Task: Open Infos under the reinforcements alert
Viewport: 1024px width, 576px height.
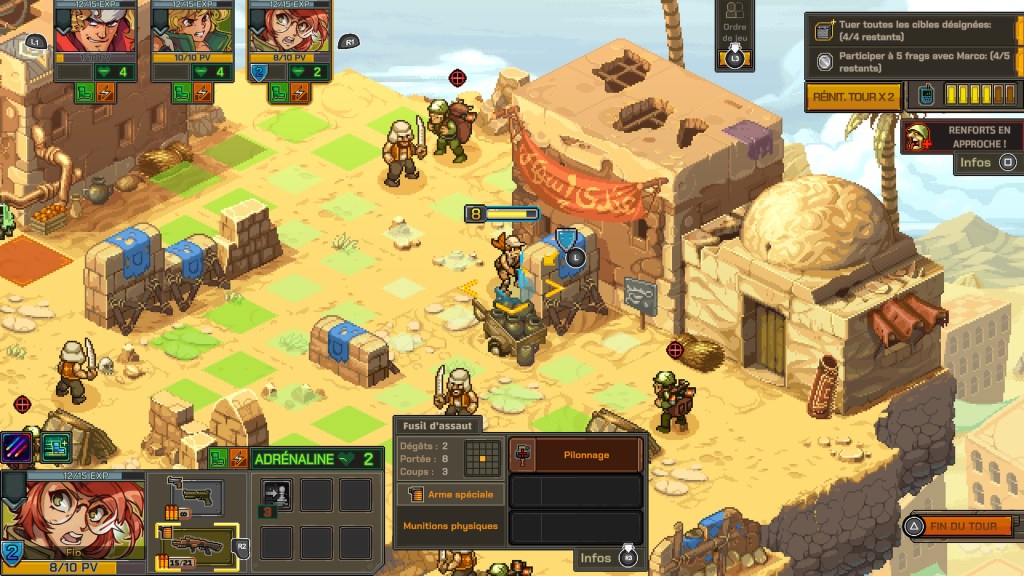Action: [x=984, y=162]
